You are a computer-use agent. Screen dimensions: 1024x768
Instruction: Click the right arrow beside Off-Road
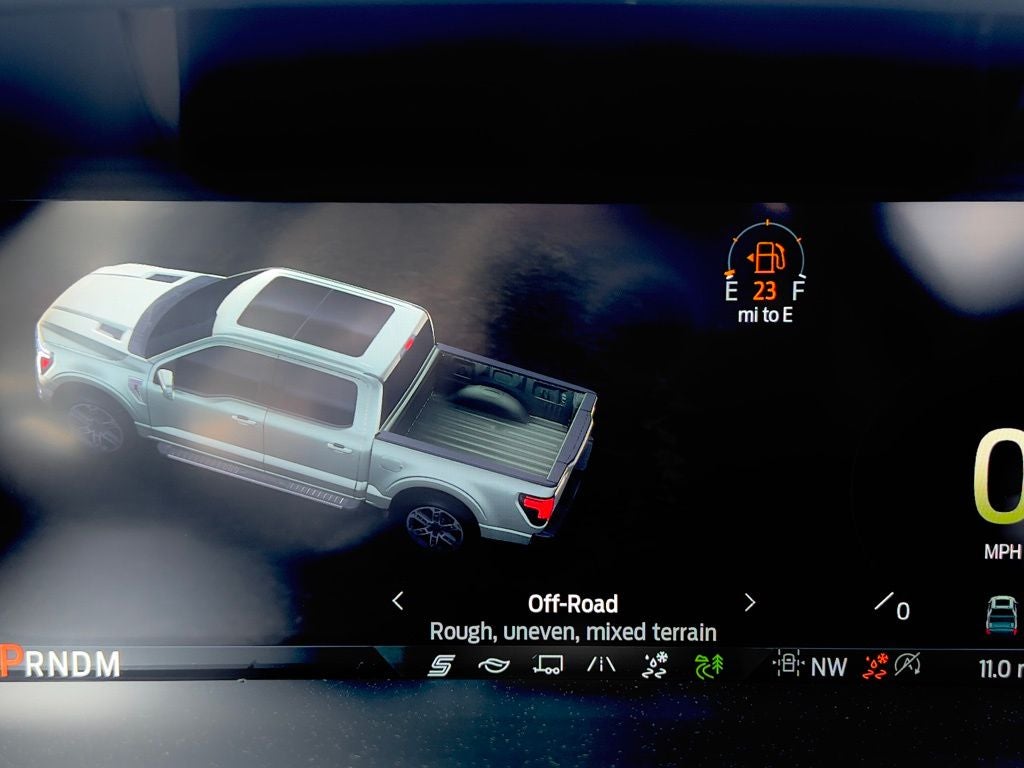[x=750, y=602]
